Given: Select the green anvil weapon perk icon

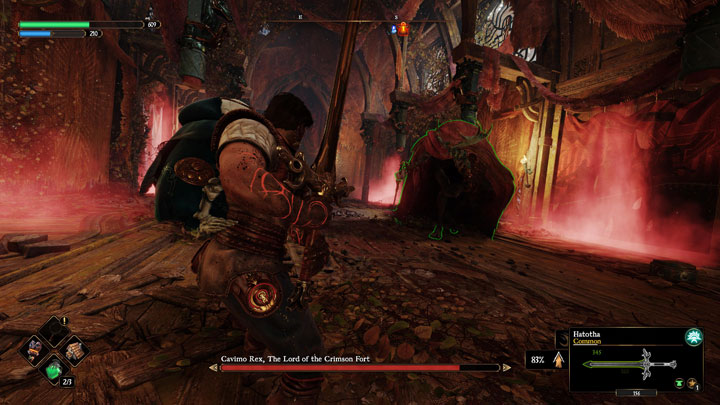Looking at the screenshot, I should tap(680, 383).
